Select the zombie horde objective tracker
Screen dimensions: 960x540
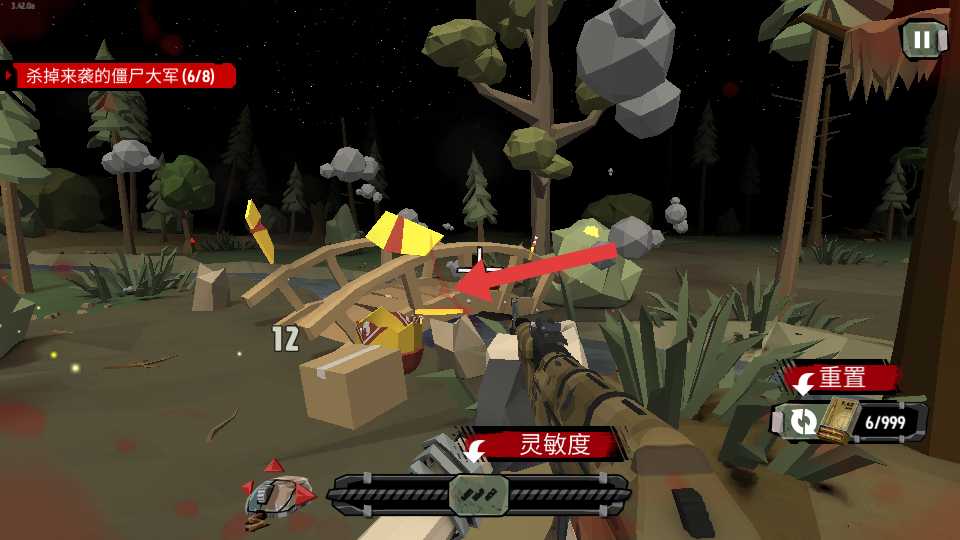click(x=120, y=76)
